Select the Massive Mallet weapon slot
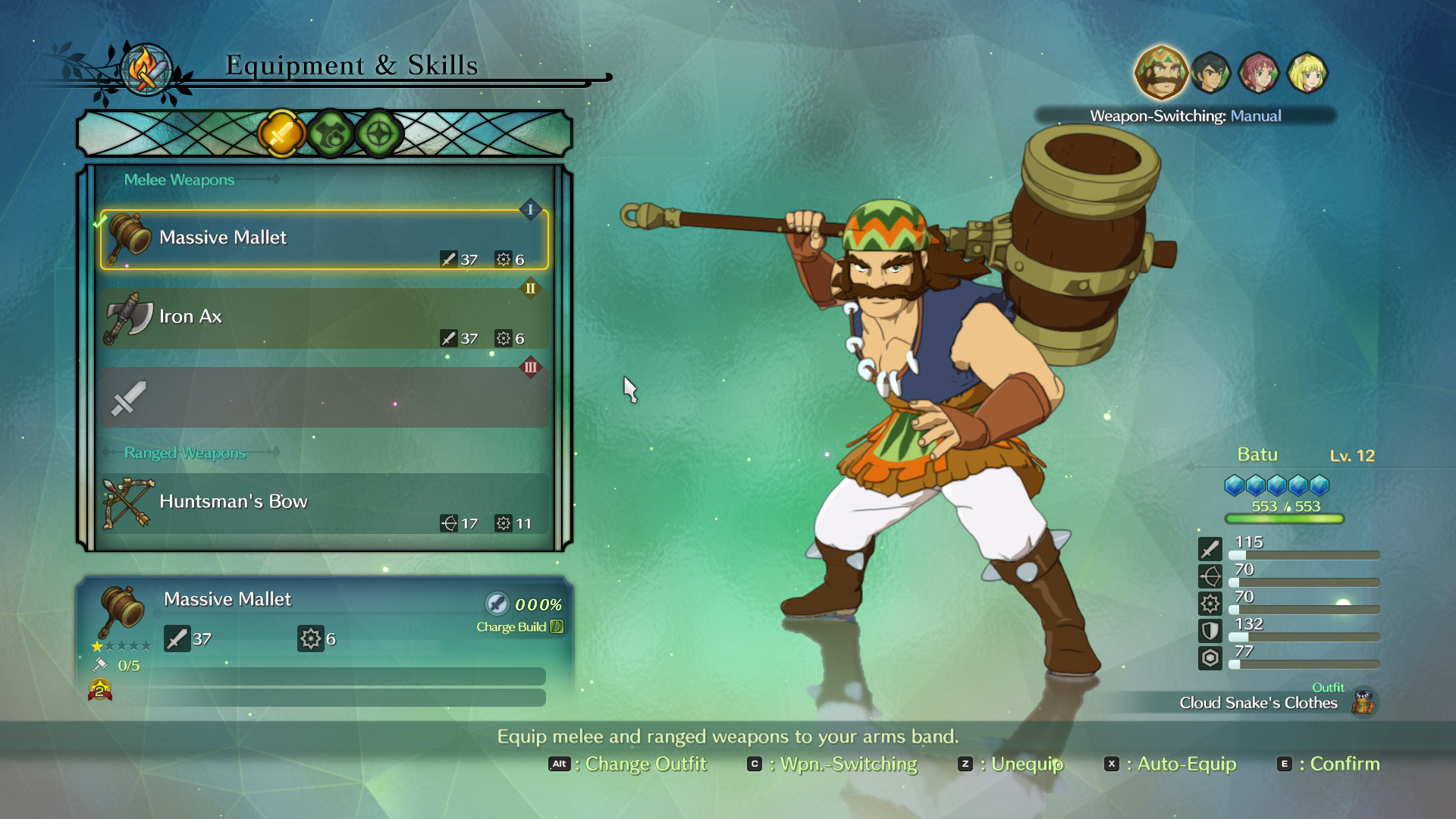The image size is (1456, 819). (324, 240)
